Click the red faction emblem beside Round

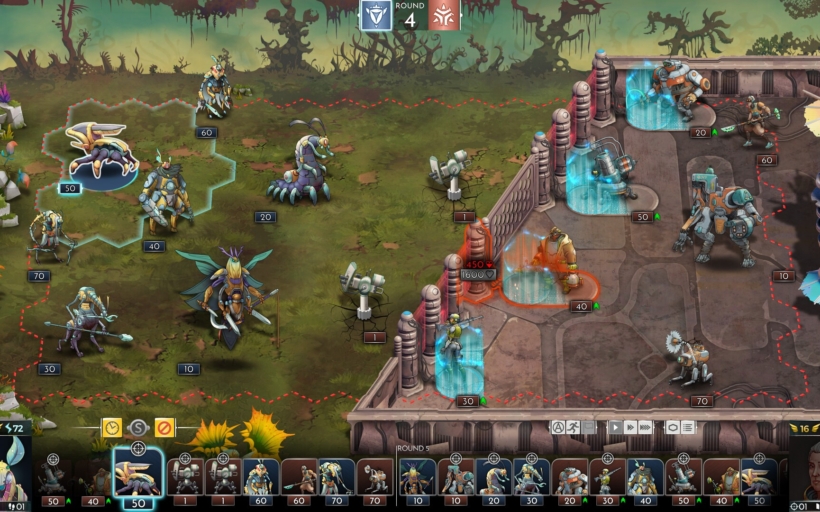(445, 15)
